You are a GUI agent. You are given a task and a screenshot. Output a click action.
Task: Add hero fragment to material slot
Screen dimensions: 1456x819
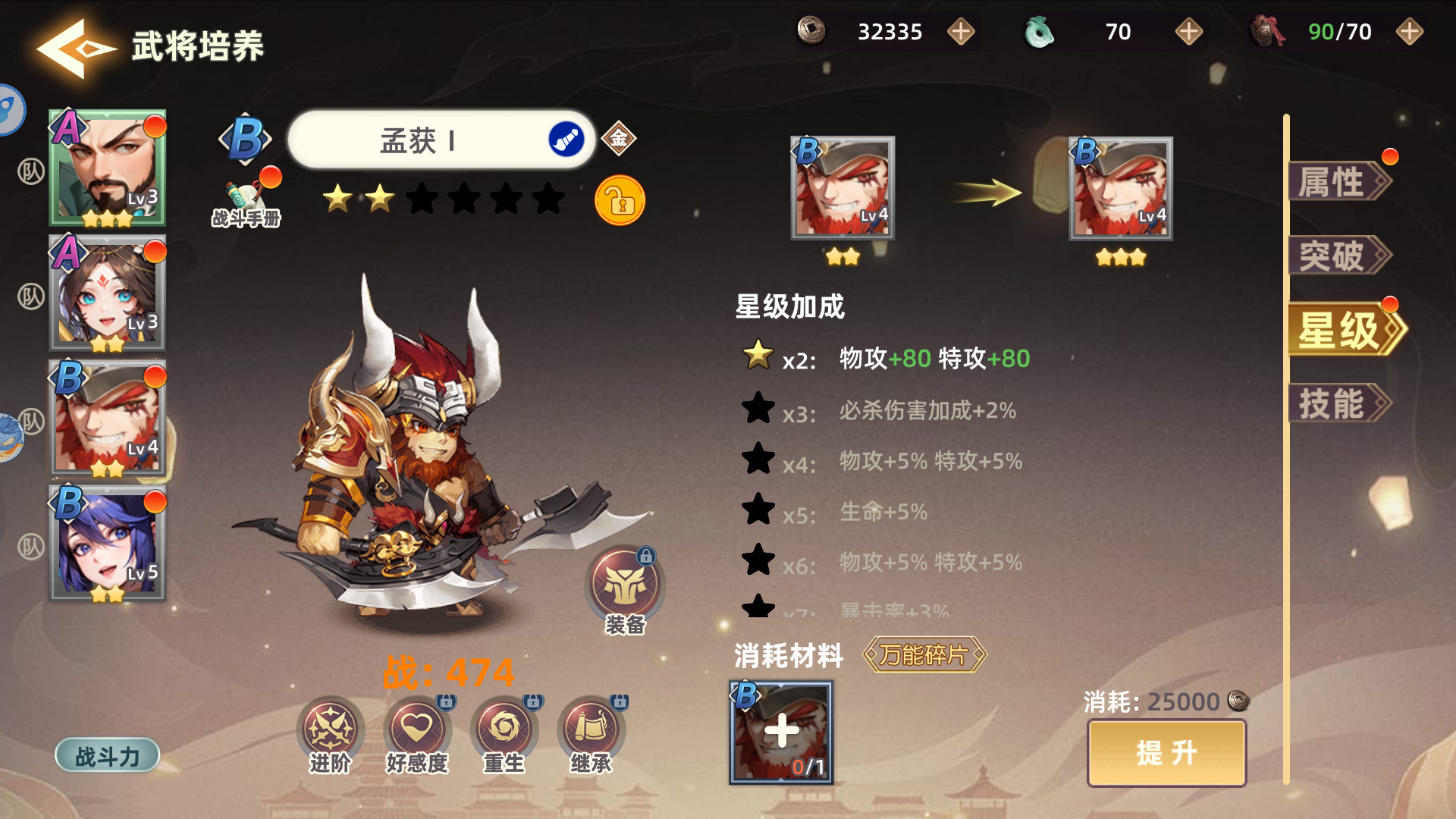(x=781, y=732)
